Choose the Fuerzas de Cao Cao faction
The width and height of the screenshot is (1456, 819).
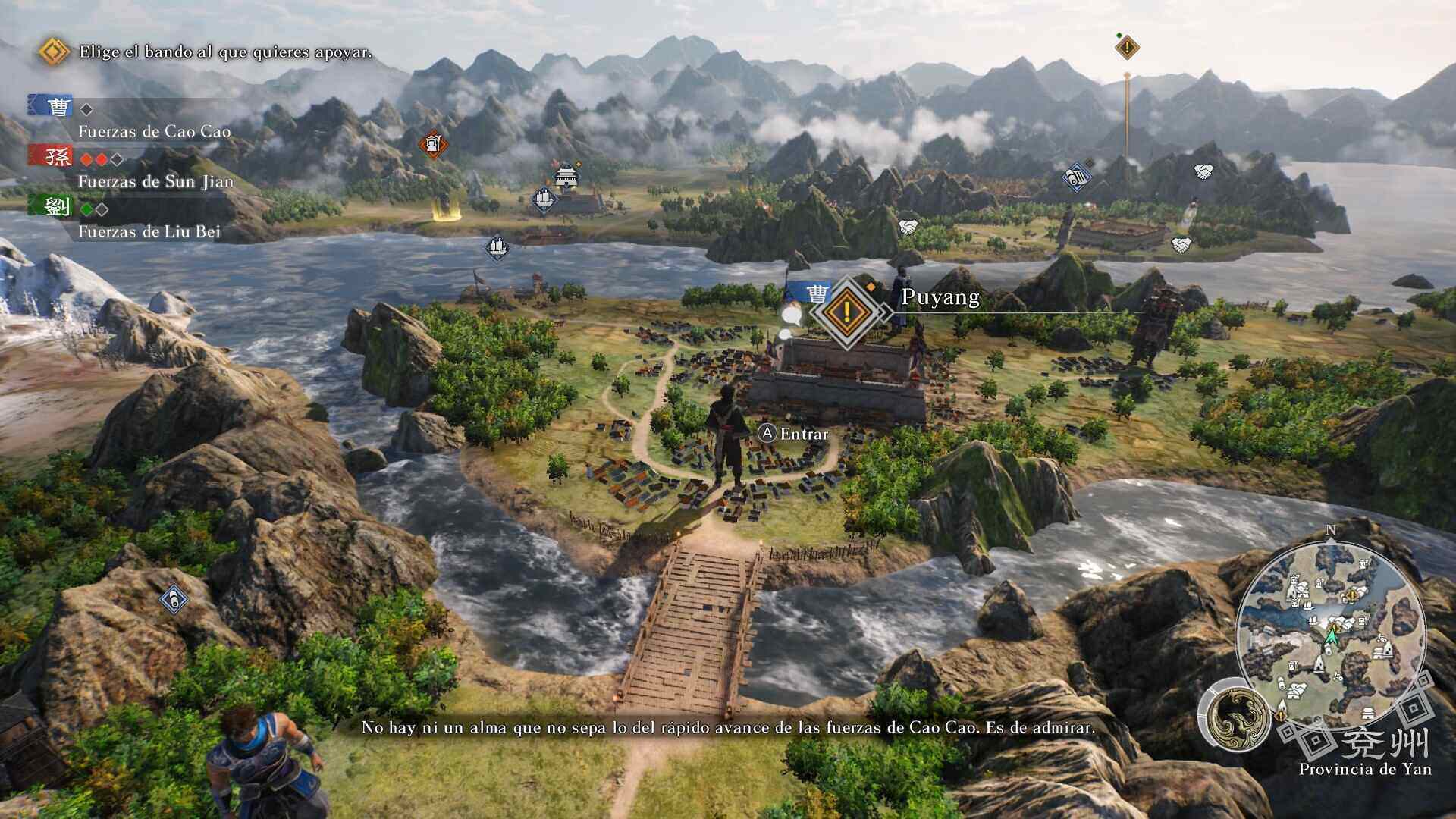(154, 130)
